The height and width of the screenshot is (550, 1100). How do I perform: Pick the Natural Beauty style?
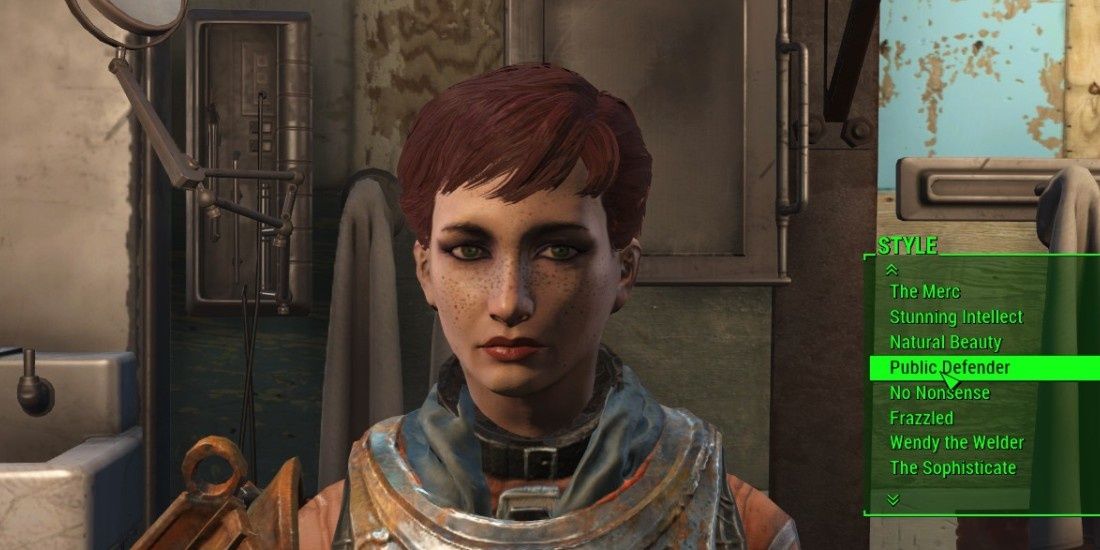pos(945,342)
